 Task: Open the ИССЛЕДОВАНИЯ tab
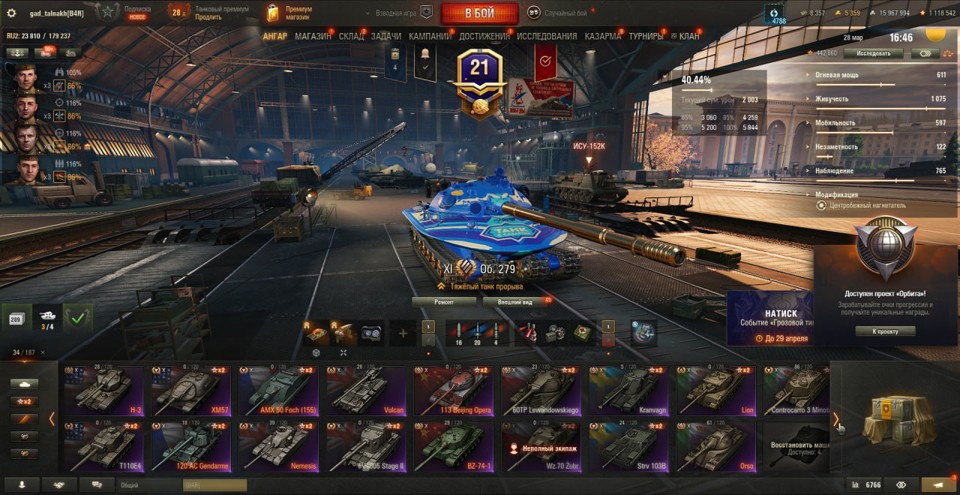coord(546,36)
